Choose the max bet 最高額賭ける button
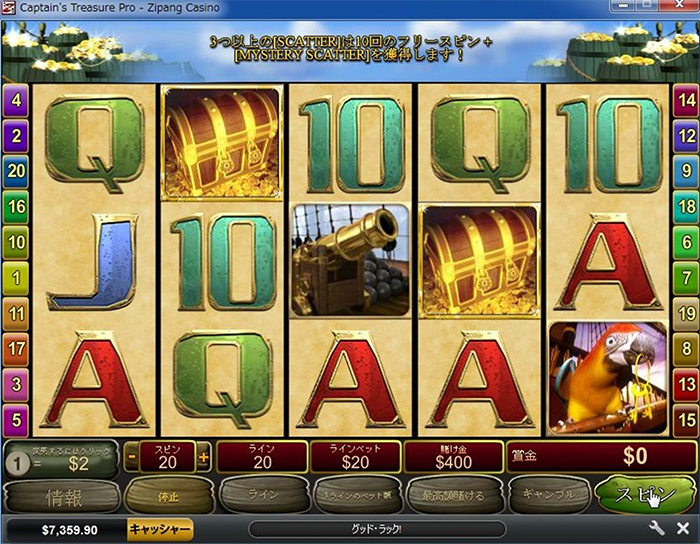The image size is (700, 544). click(448, 494)
